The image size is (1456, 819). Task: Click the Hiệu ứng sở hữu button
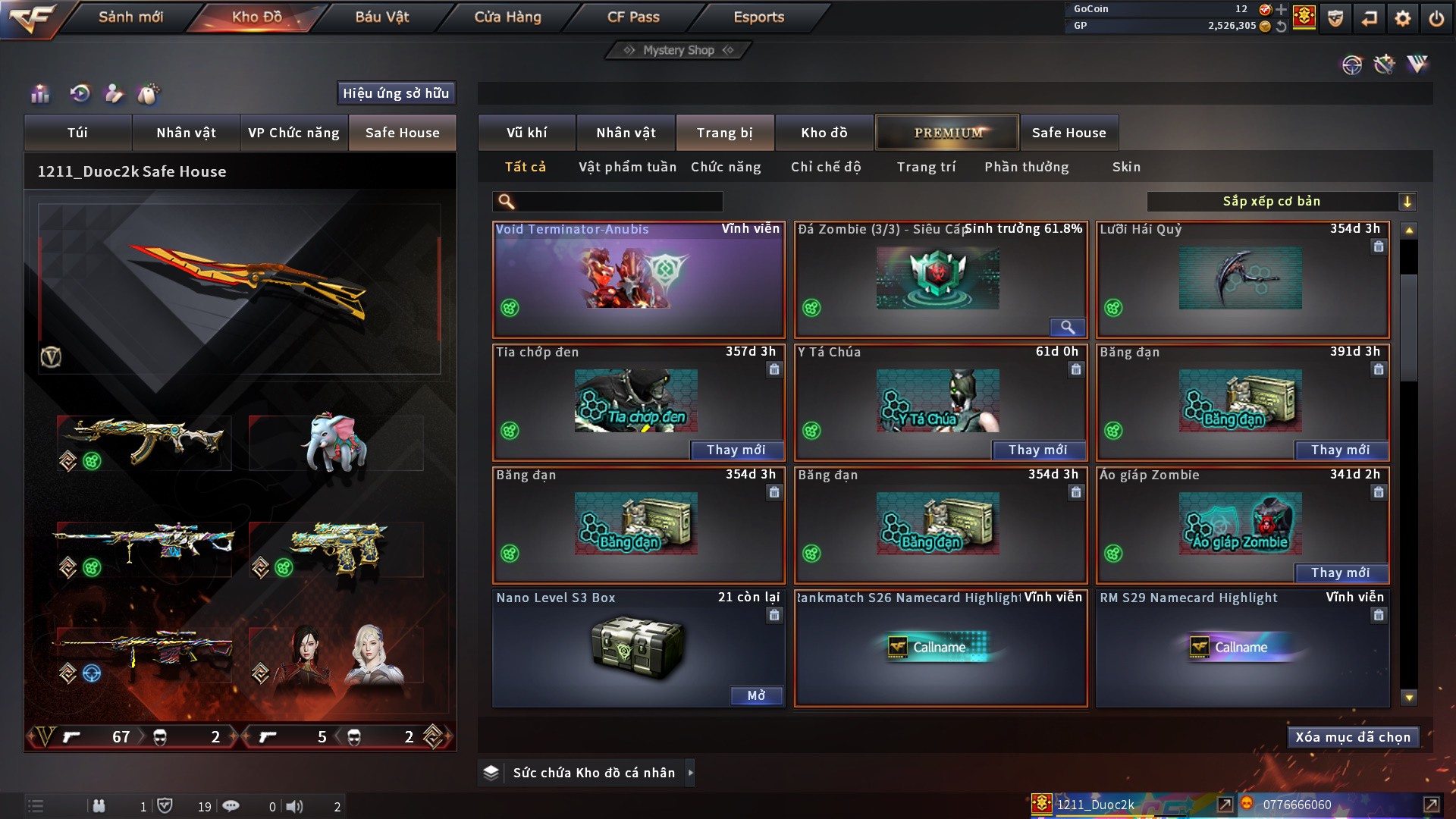pyautogui.click(x=396, y=93)
